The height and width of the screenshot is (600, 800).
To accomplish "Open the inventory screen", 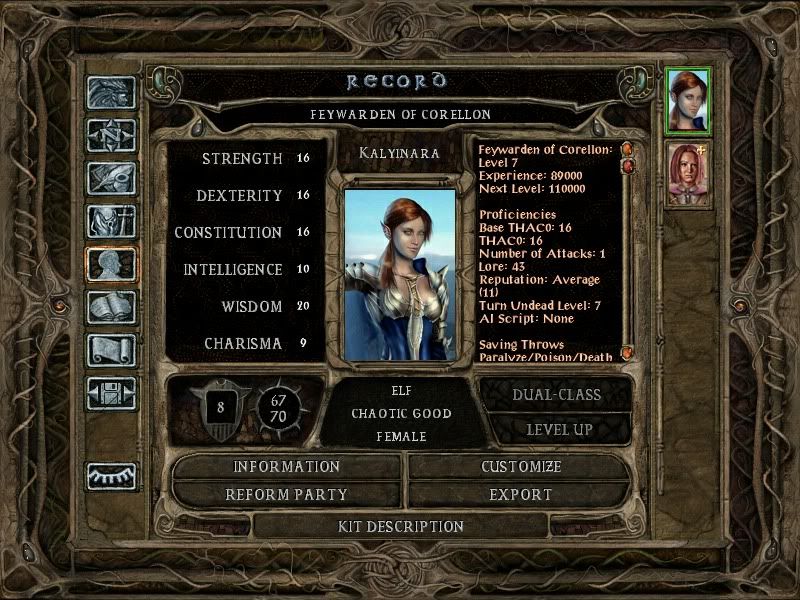I will coord(111,221).
